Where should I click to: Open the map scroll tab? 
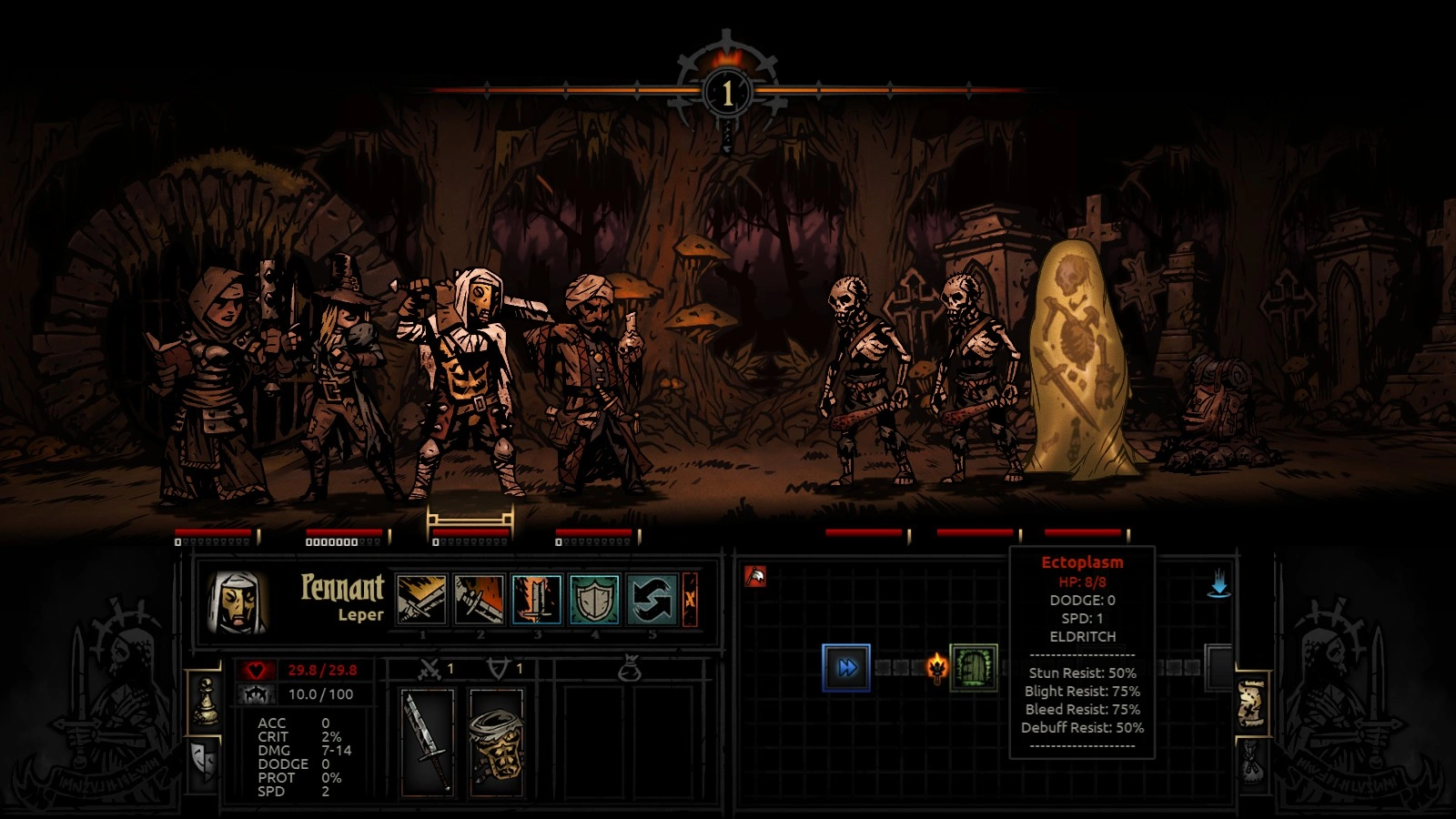pos(1251,703)
